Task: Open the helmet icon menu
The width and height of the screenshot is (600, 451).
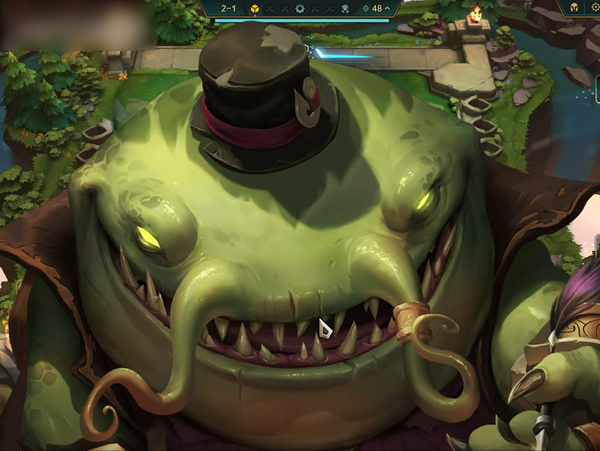Action: (575, 7)
